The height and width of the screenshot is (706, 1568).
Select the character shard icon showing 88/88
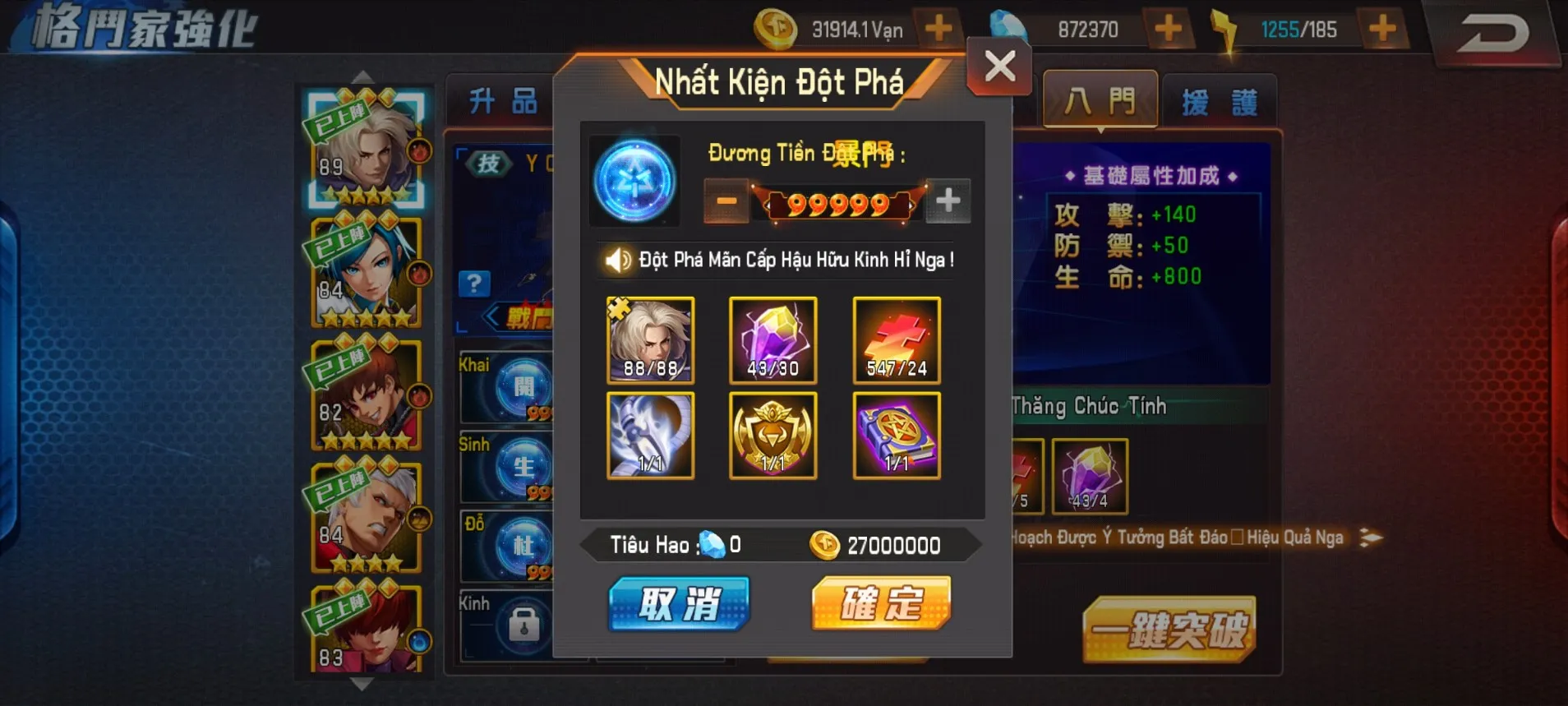650,340
